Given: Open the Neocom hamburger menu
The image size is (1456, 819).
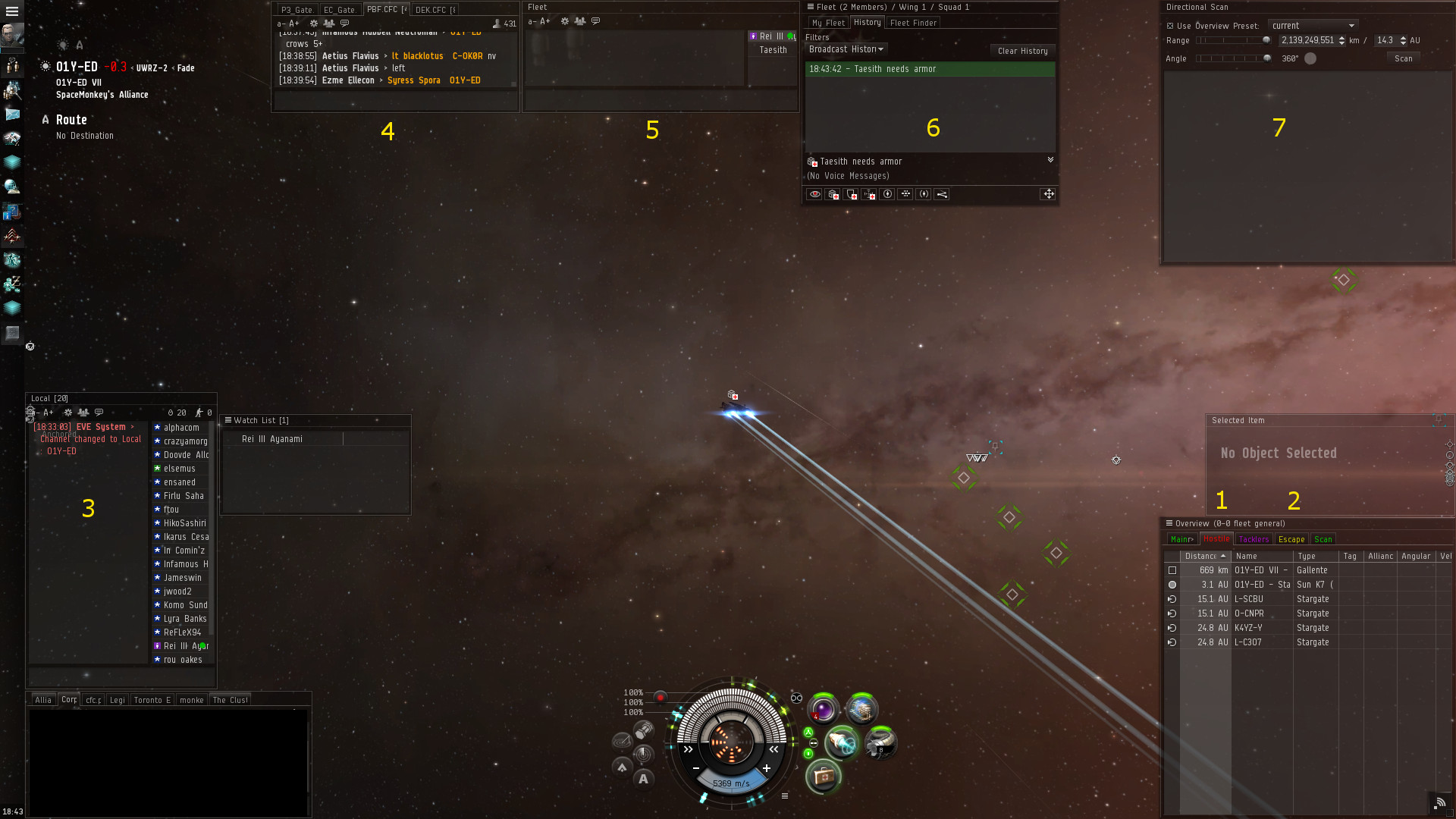Looking at the screenshot, I should coord(12,11).
